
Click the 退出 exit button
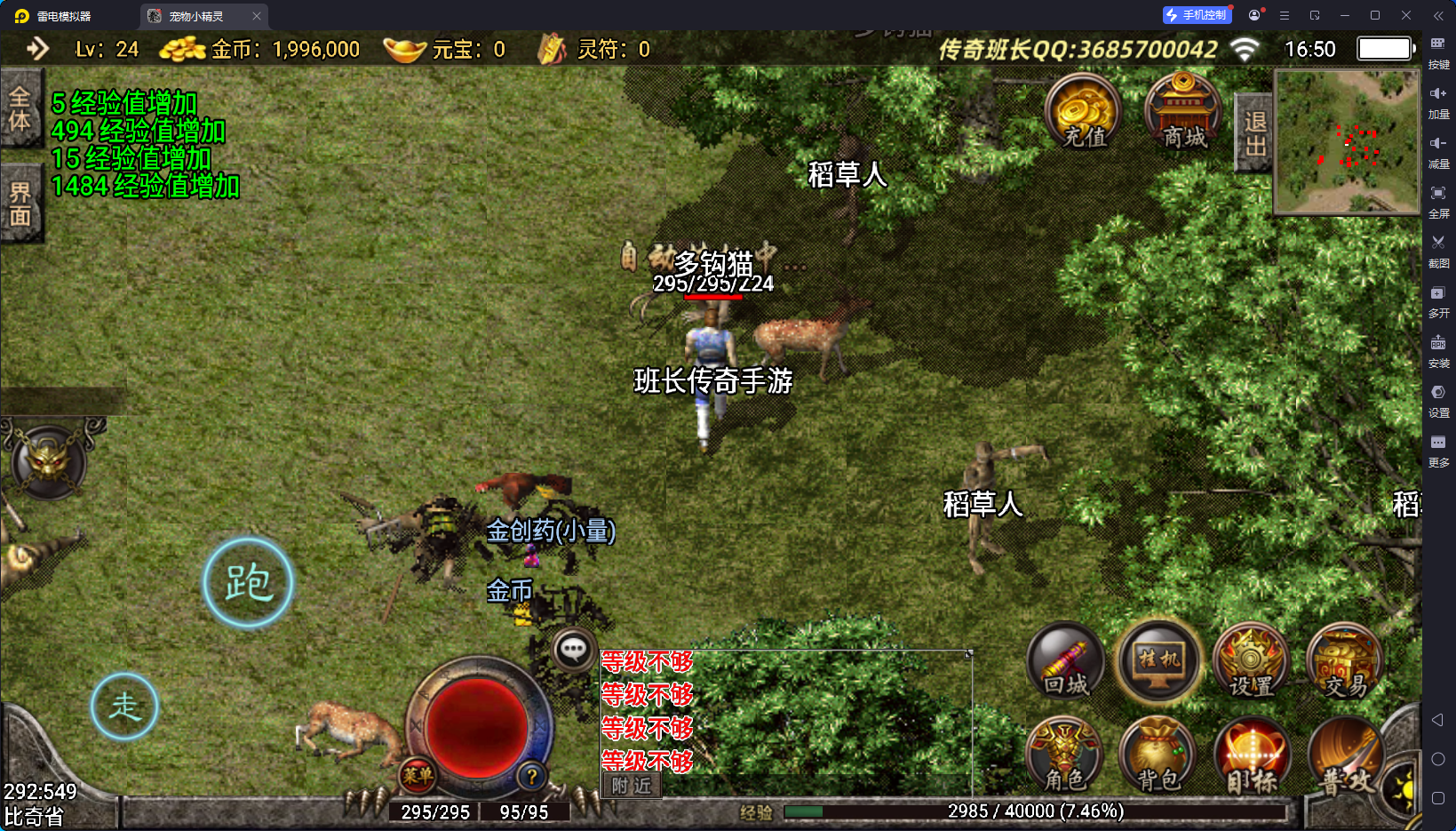[x=1254, y=133]
